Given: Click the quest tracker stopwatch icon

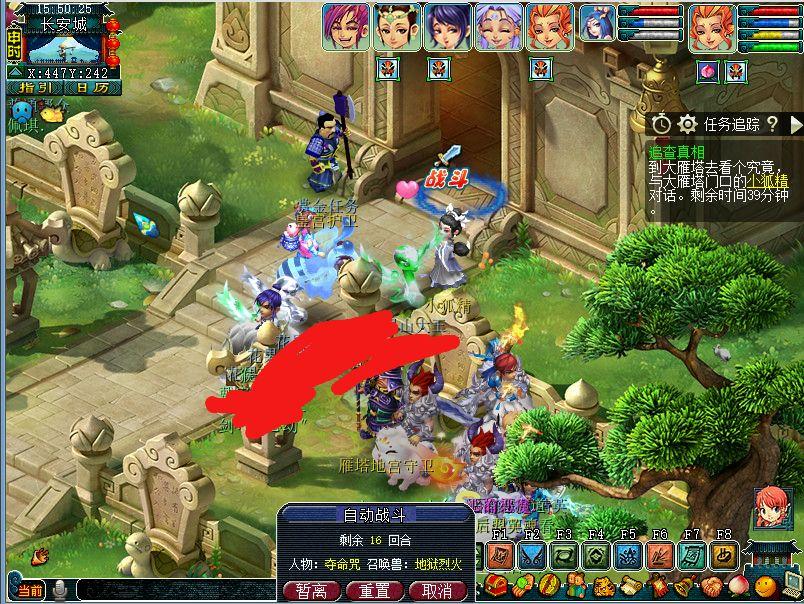Looking at the screenshot, I should [661, 124].
